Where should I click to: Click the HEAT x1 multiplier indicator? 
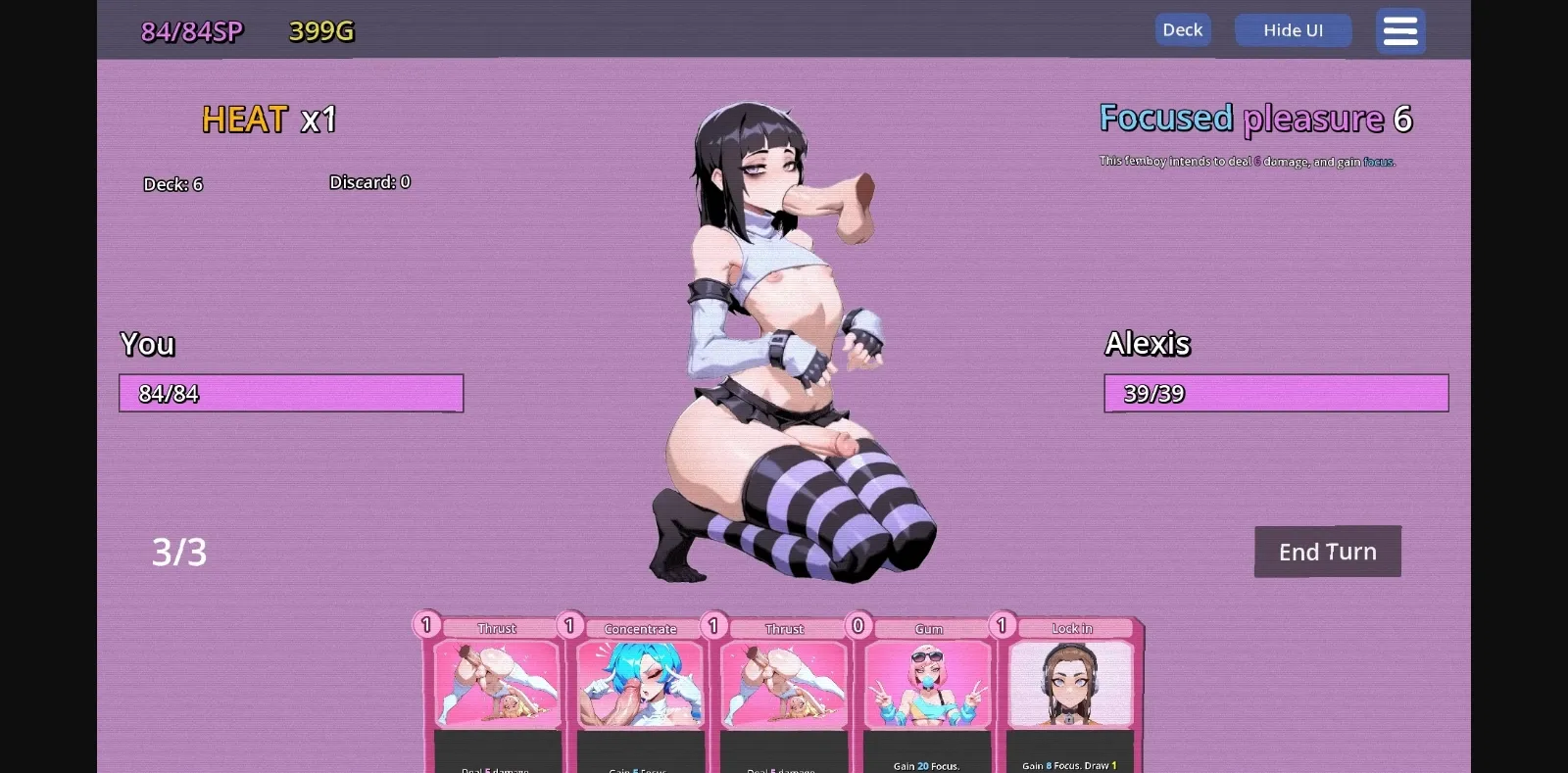click(x=269, y=121)
